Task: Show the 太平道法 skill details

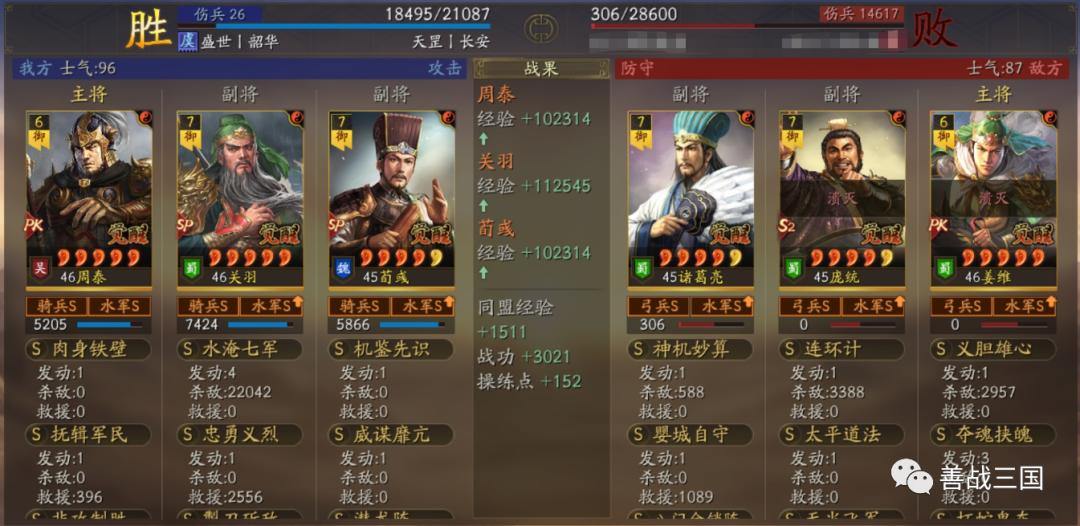Action: coord(842,435)
